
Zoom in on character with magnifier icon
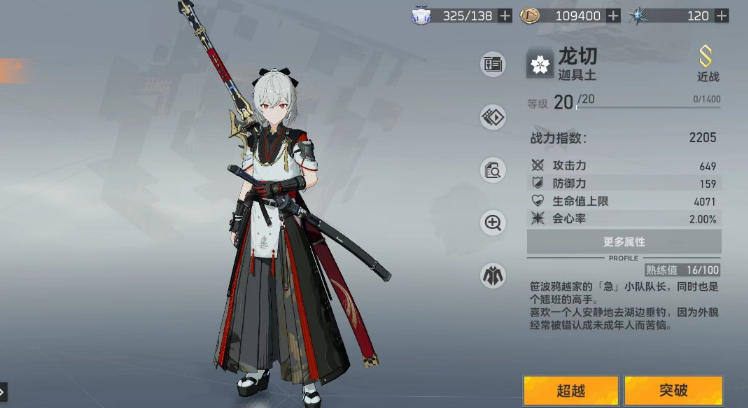point(492,222)
